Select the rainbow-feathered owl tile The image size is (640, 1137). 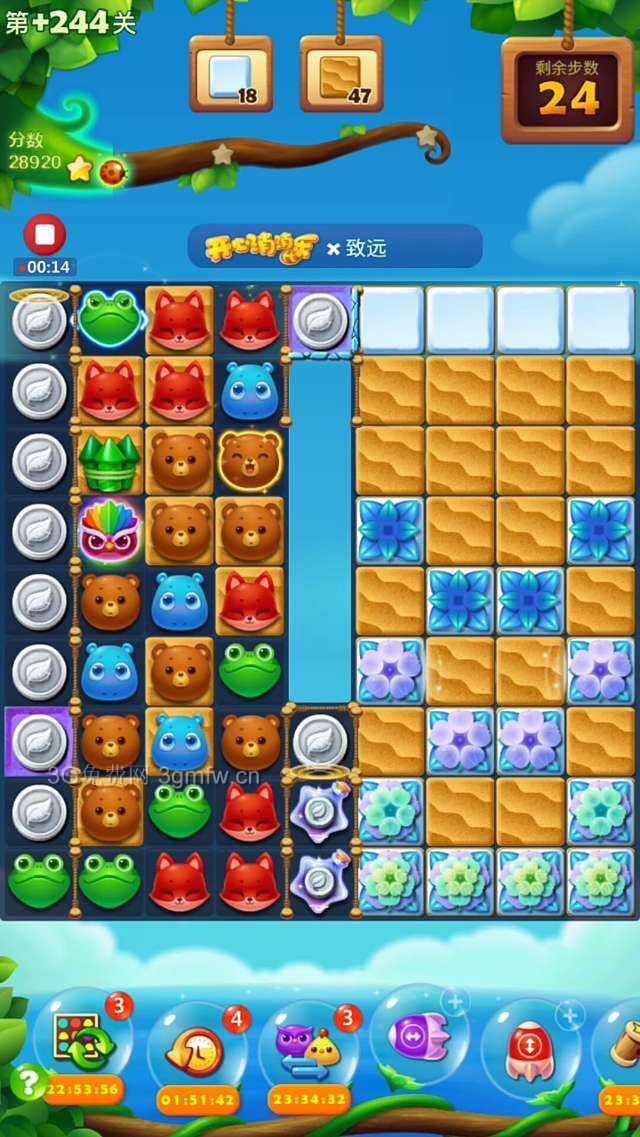pyautogui.click(x=109, y=531)
